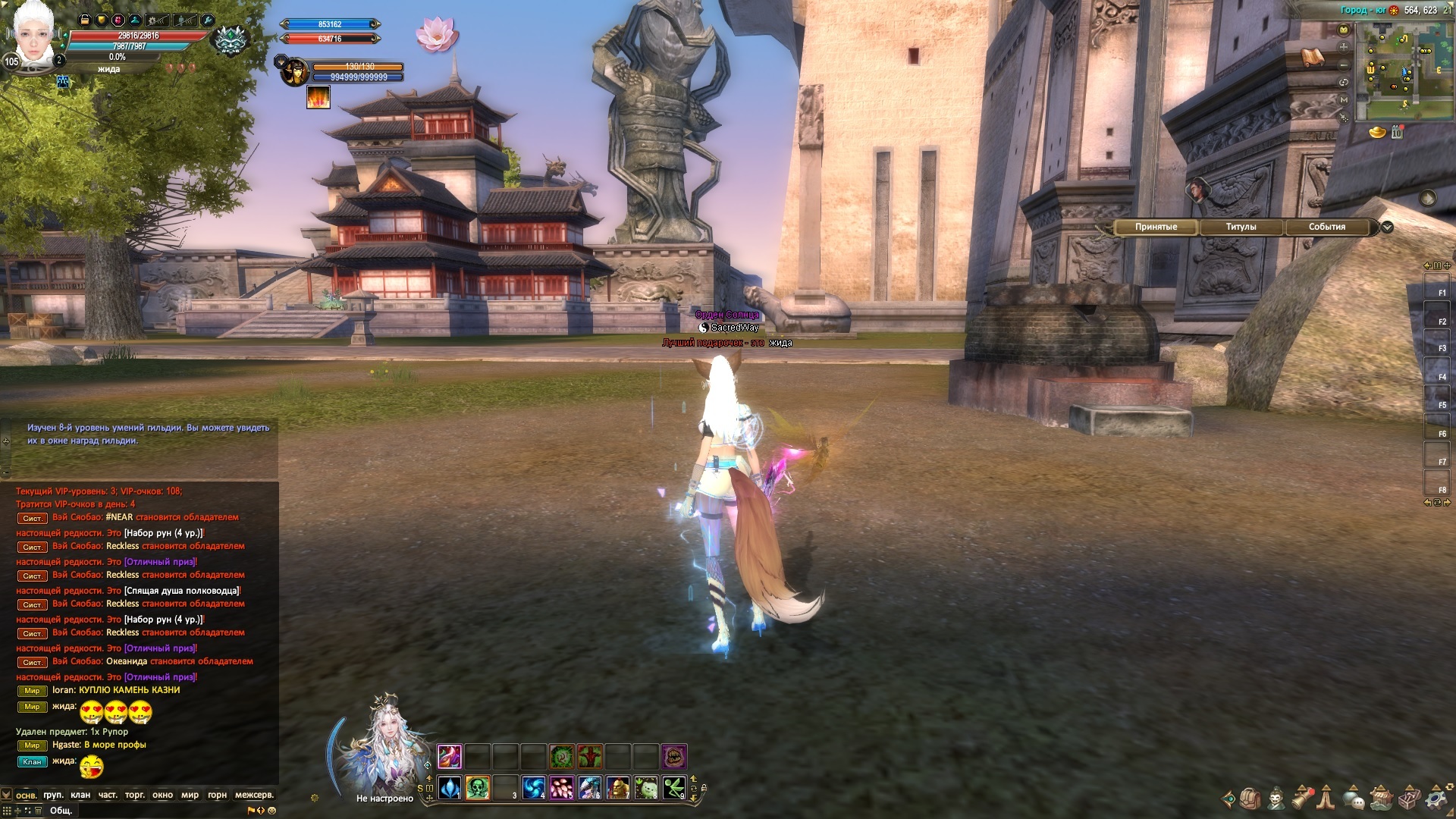Click the fire buff icon under target
This screenshot has width=1456, height=819.
[x=318, y=97]
